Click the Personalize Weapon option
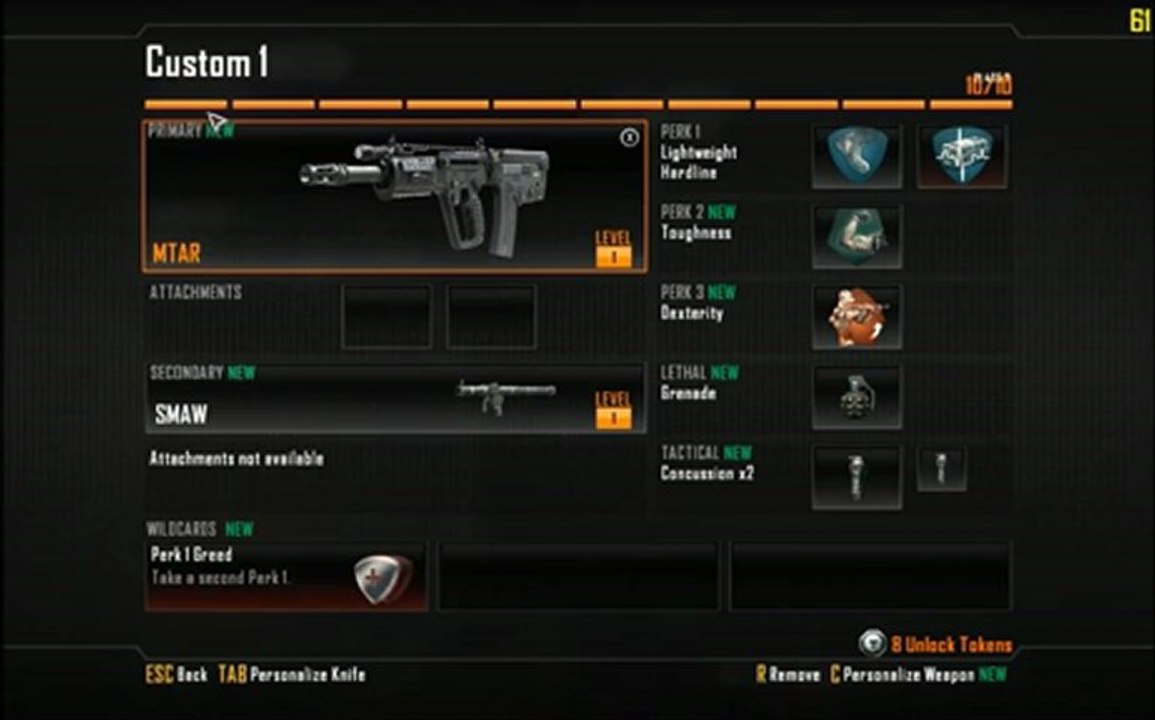Image resolution: width=1155 pixels, height=720 pixels. pos(908,675)
